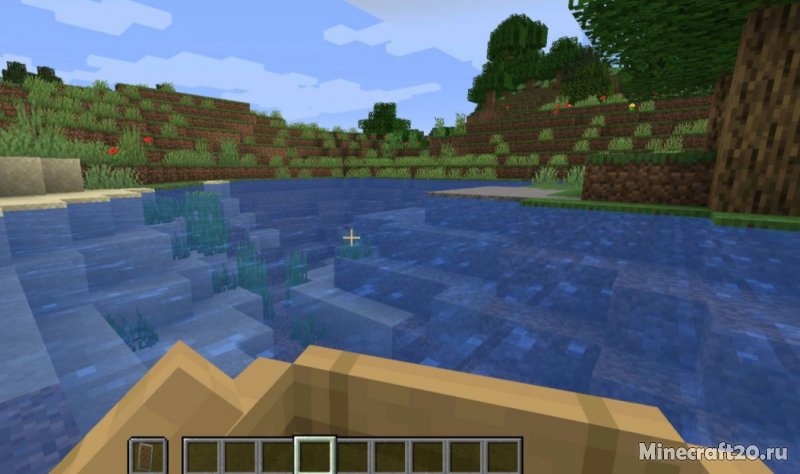The width and height of the screenshot is (800, 474).
Task: Select the offhand slot holding an item
Action: coord(147,456)
